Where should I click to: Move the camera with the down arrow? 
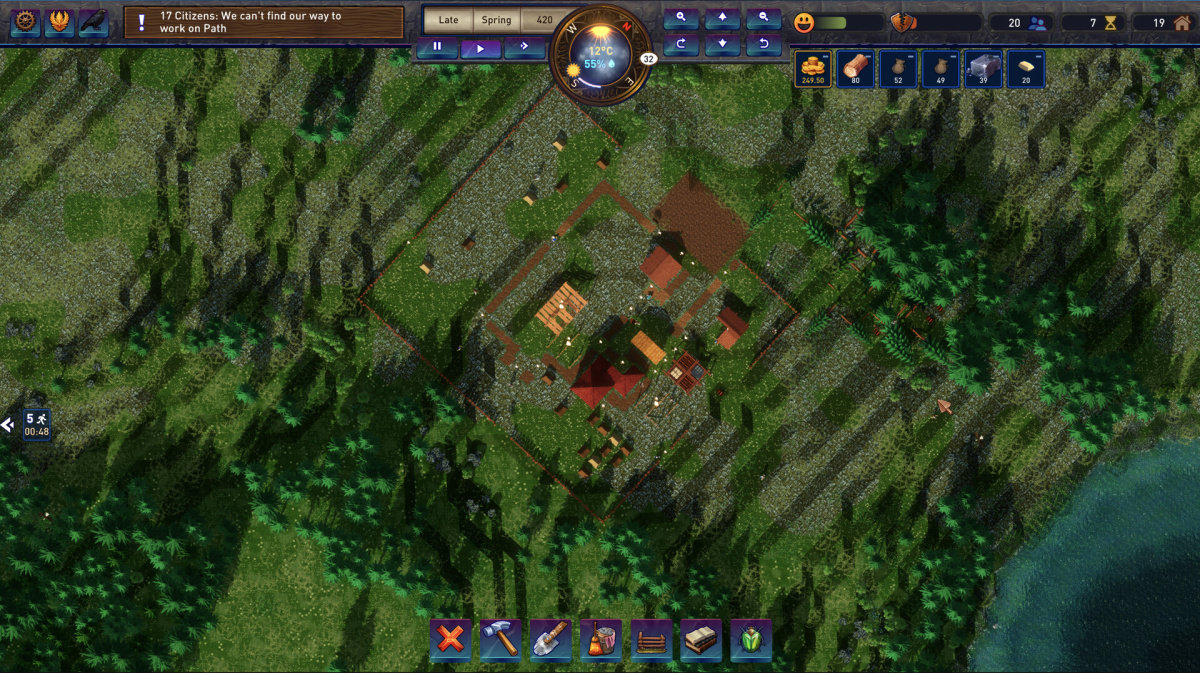pos(722,45)
